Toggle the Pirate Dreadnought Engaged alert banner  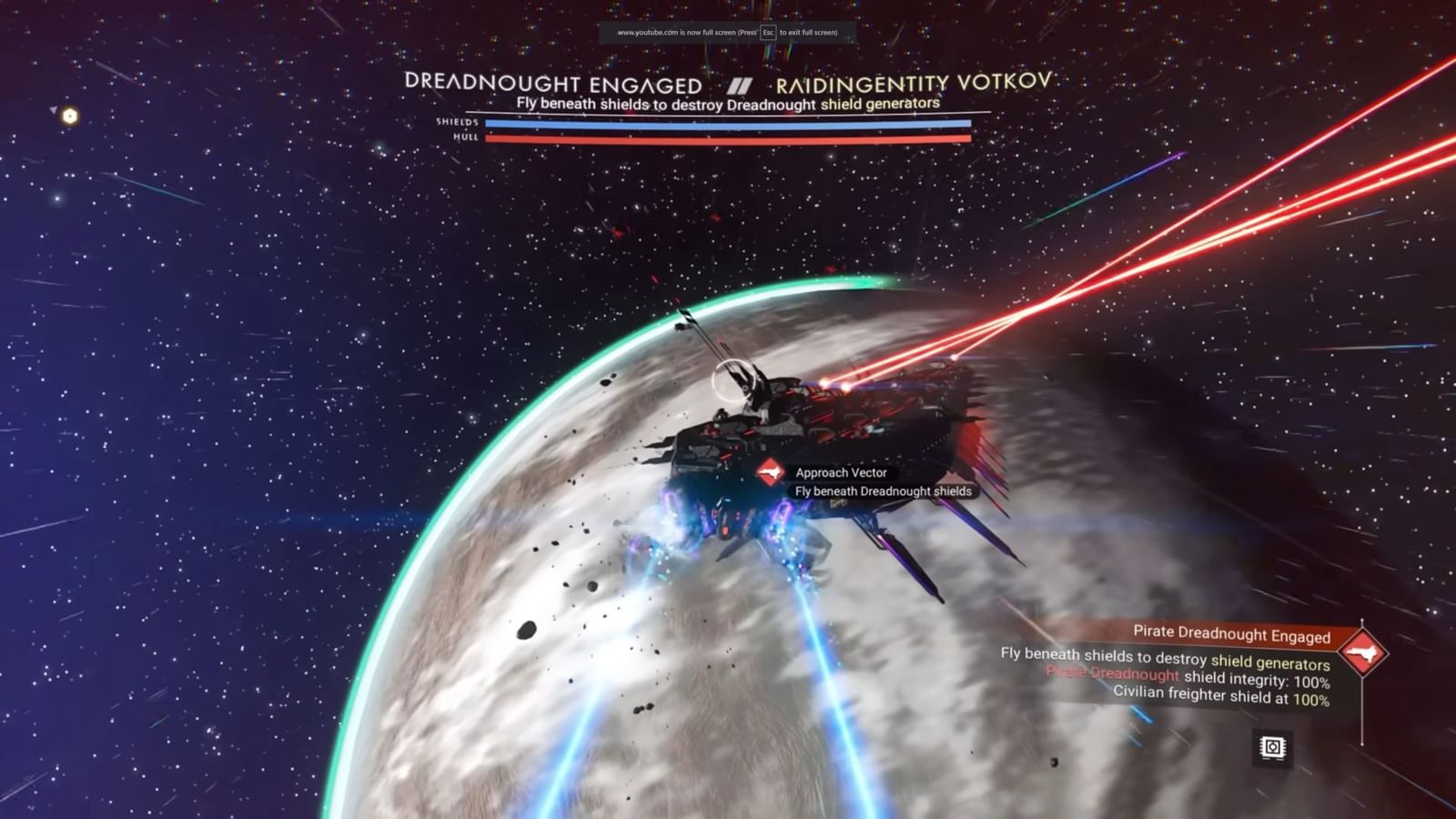point(1233,635)
